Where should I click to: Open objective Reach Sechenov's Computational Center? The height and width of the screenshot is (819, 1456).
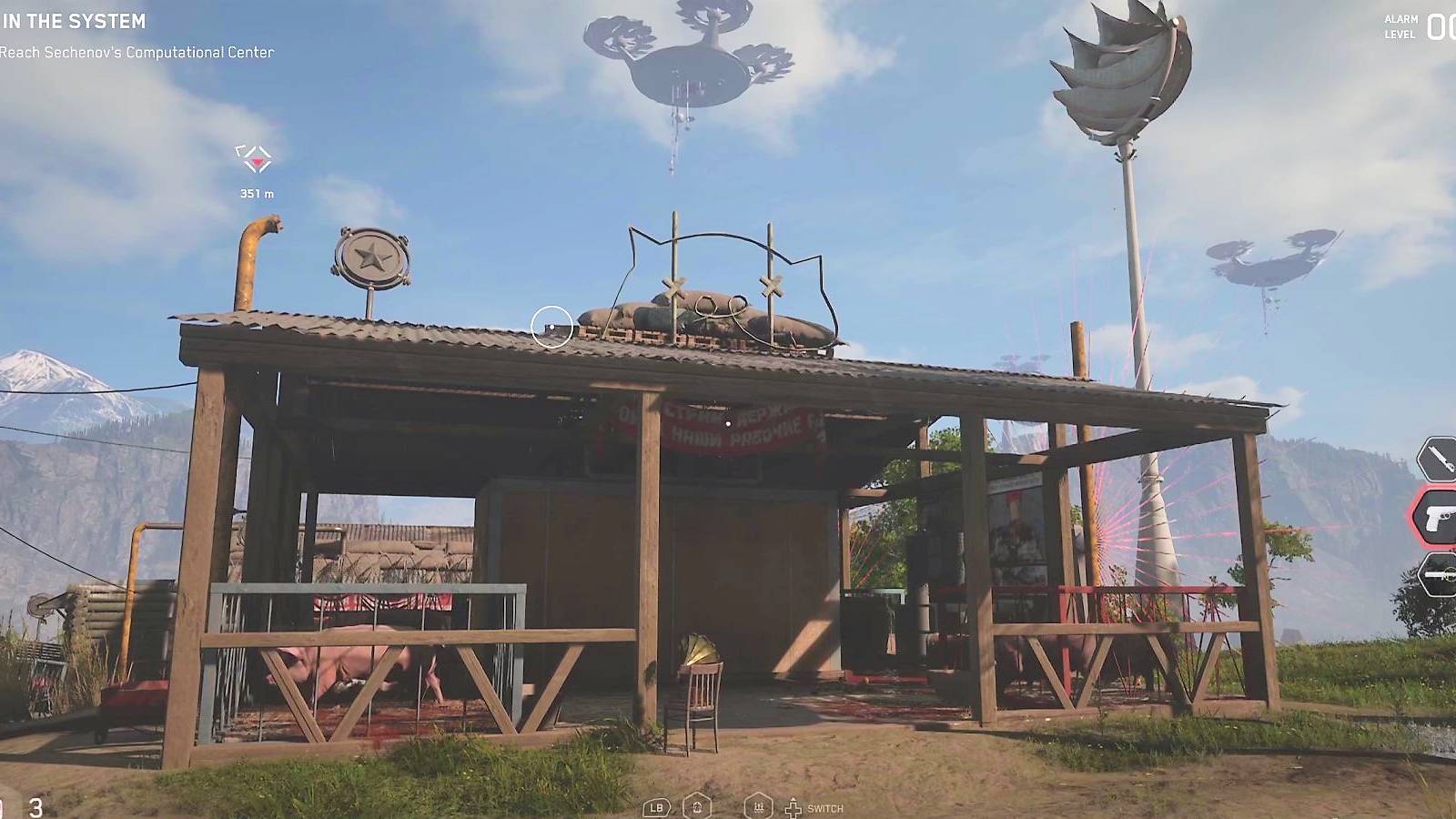[x=136, y=52]
